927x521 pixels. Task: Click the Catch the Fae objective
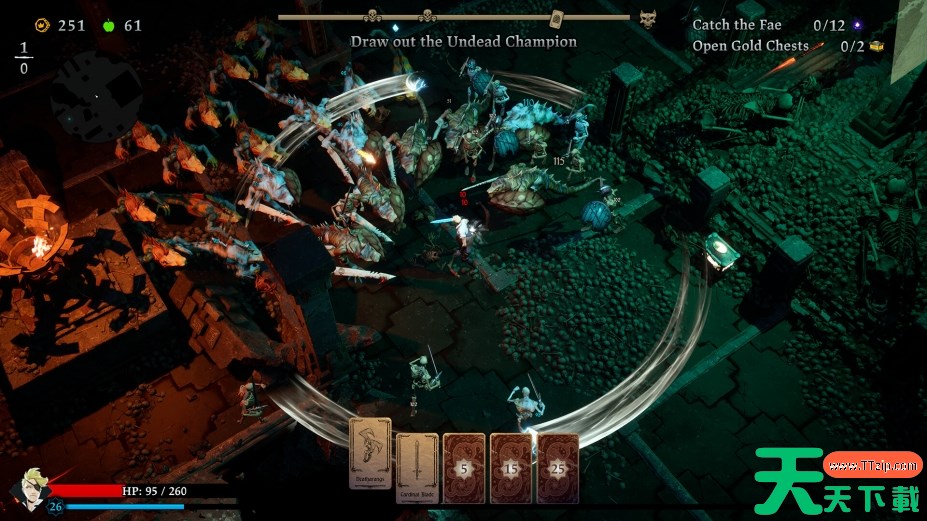[737, 25]
